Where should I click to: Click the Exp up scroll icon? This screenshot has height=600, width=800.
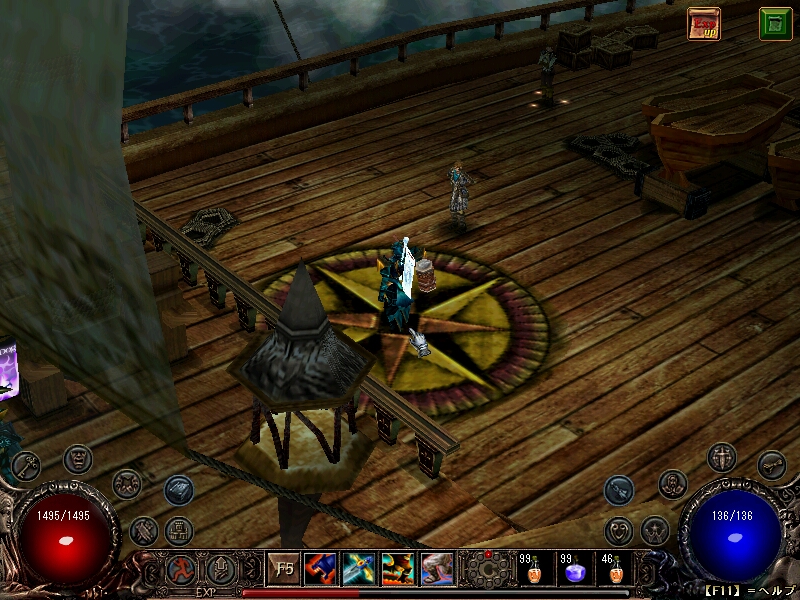coord(703,23)
